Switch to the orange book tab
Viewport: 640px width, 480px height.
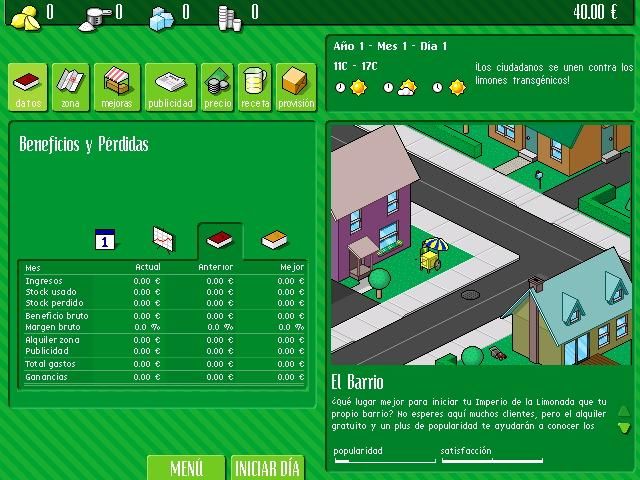pos(274,240)
